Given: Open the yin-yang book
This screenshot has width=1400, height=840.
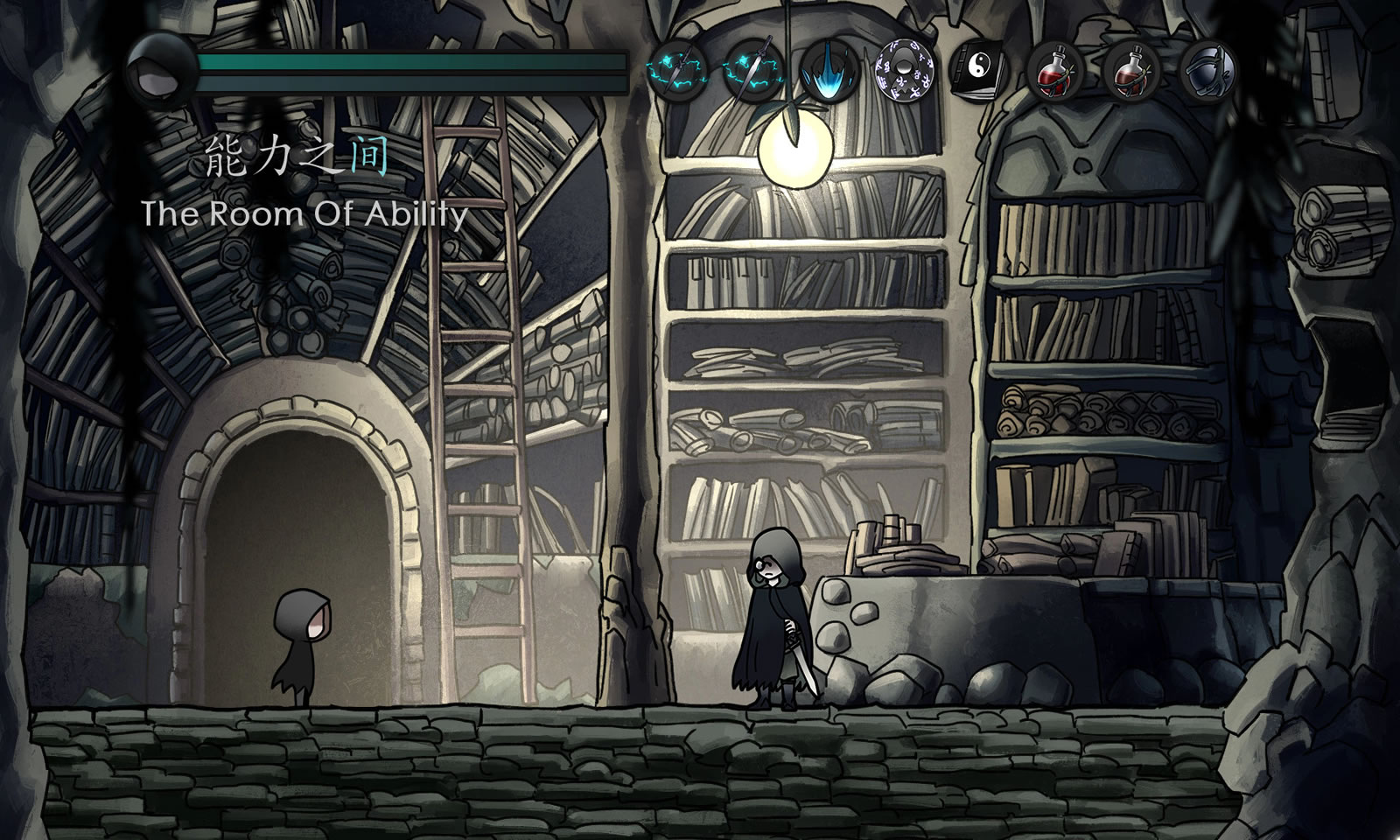Looking at the screenshot, I should (x=979, y=69).
